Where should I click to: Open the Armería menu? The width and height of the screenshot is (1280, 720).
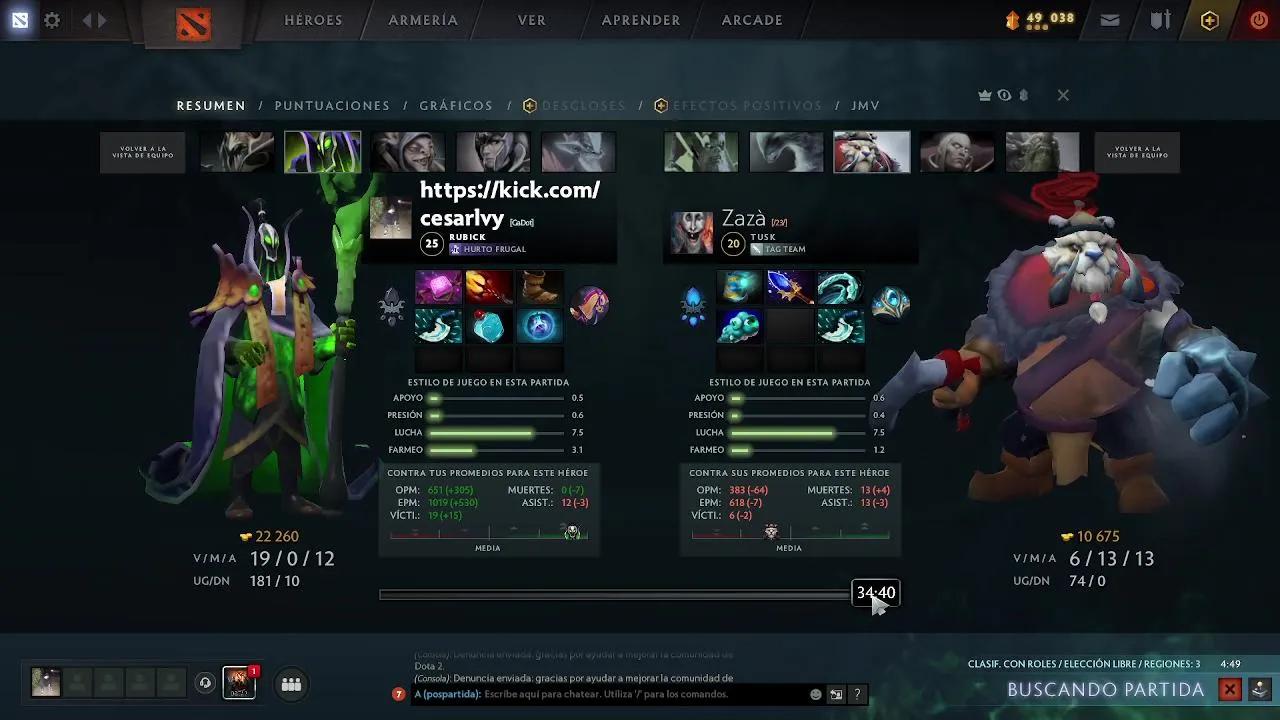423,20
